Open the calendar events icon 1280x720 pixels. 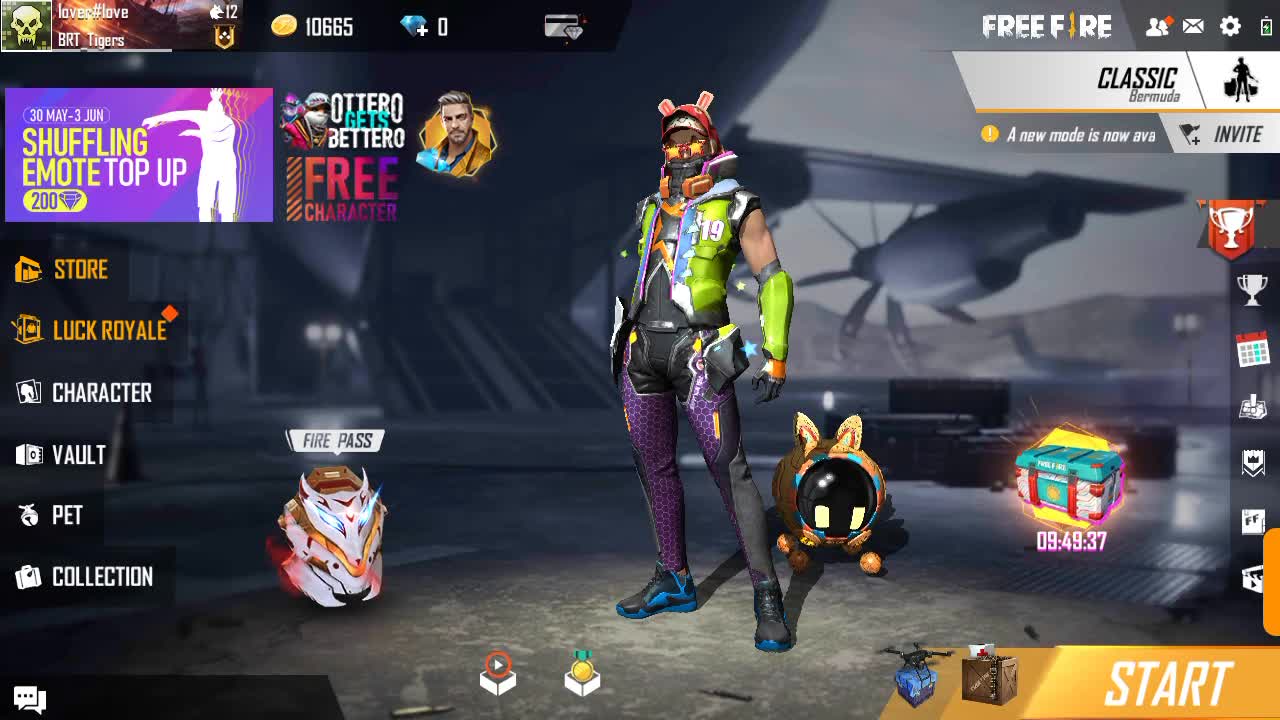pos(1252,350)
